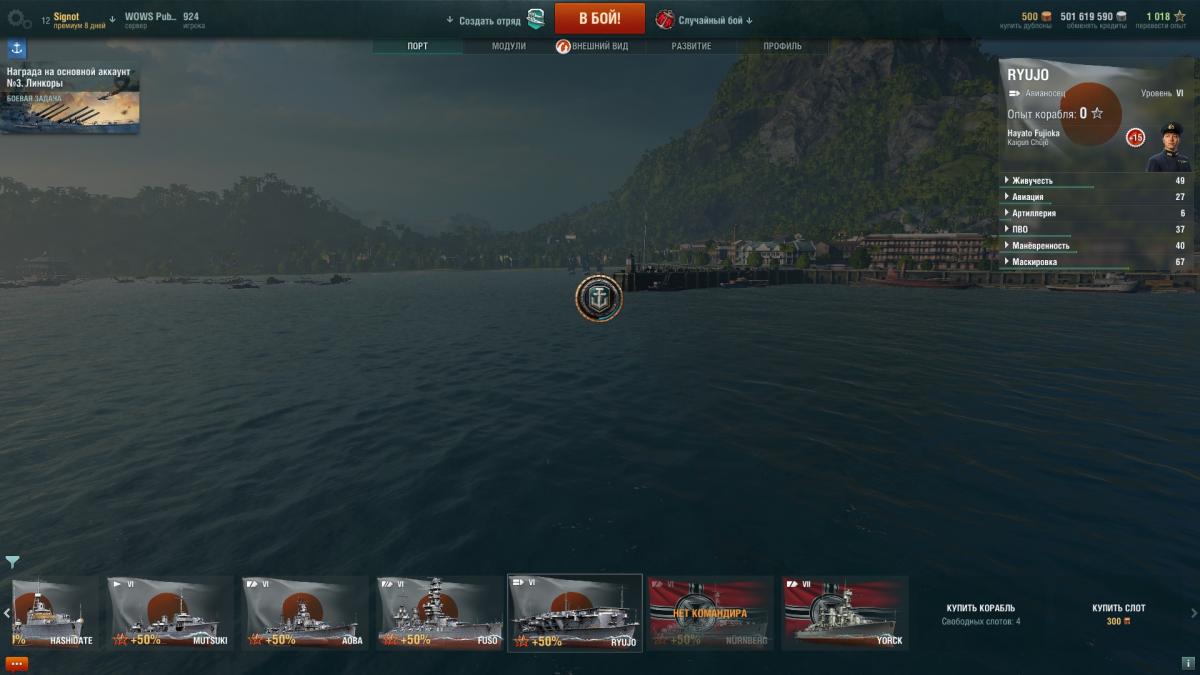Screen dimensions: 1200x675
Task: Expand the Живучесть stats row
Action: tap(1033, 181)
